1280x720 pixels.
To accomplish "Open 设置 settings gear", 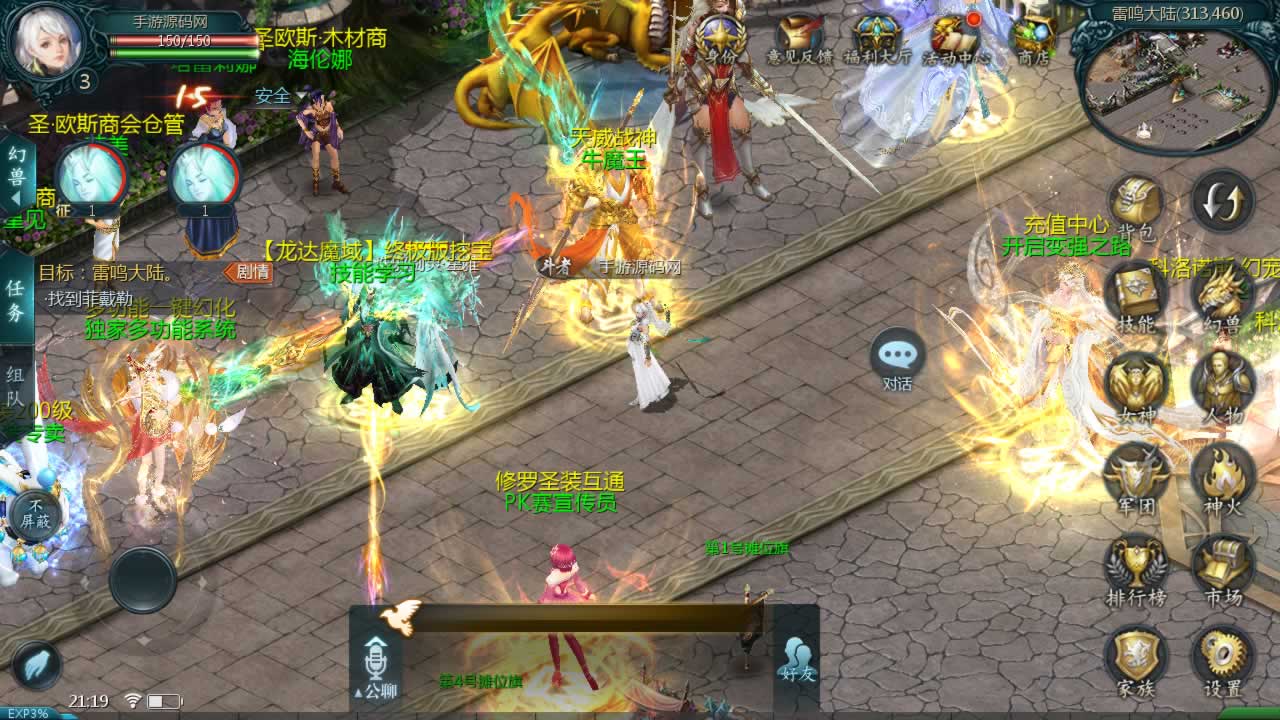I will [1222, 658].
